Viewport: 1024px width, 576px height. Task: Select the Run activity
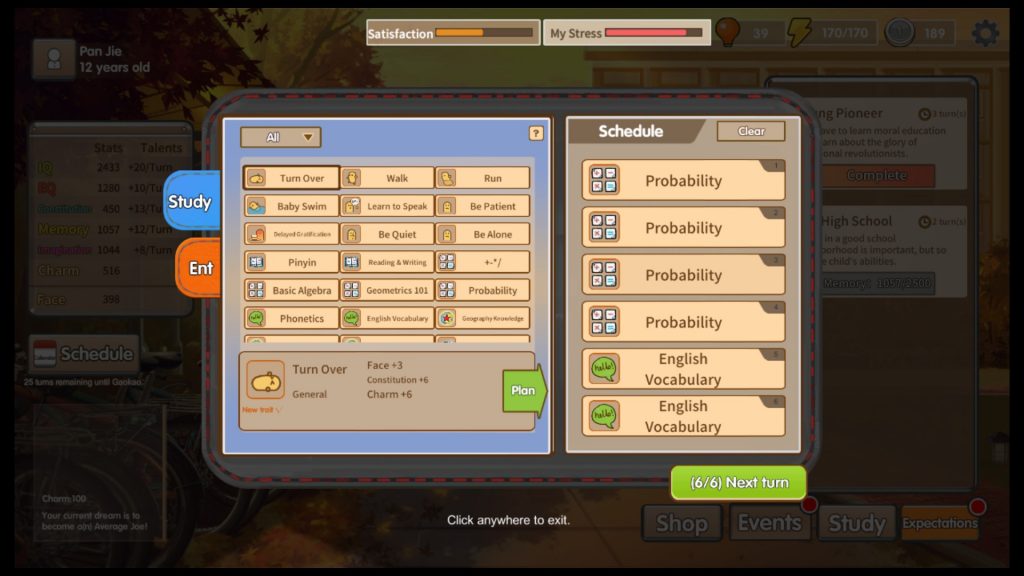click(483, 178)
